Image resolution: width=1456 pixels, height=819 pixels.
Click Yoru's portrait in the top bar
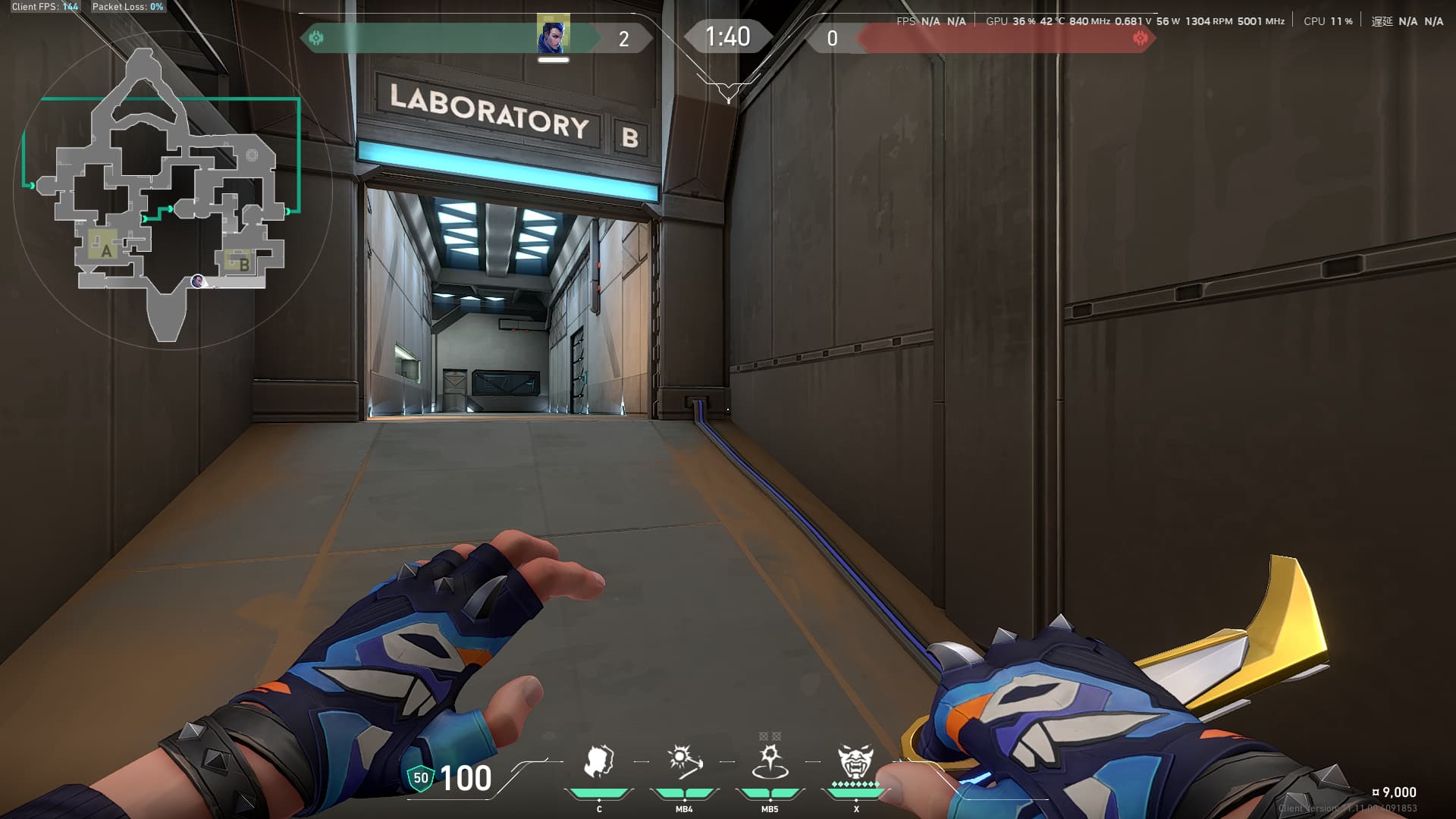tap(553, 34)
